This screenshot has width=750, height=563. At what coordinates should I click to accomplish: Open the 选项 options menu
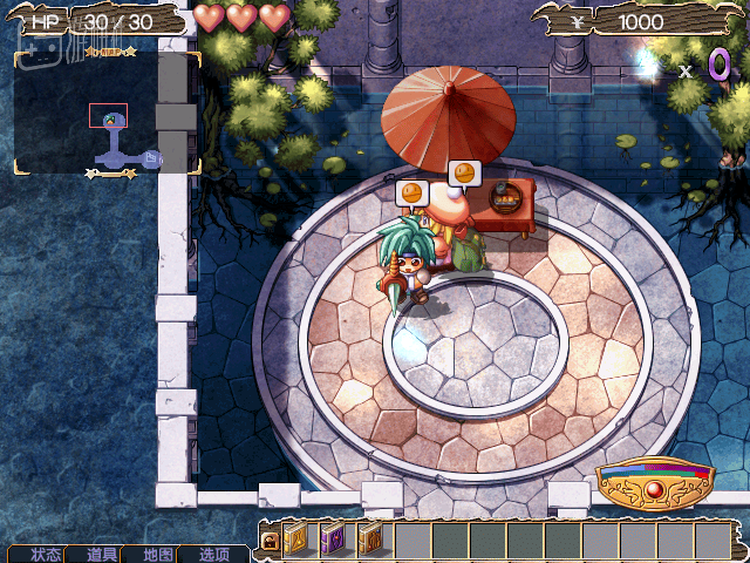pyautogui.click(x=215, y=554)
